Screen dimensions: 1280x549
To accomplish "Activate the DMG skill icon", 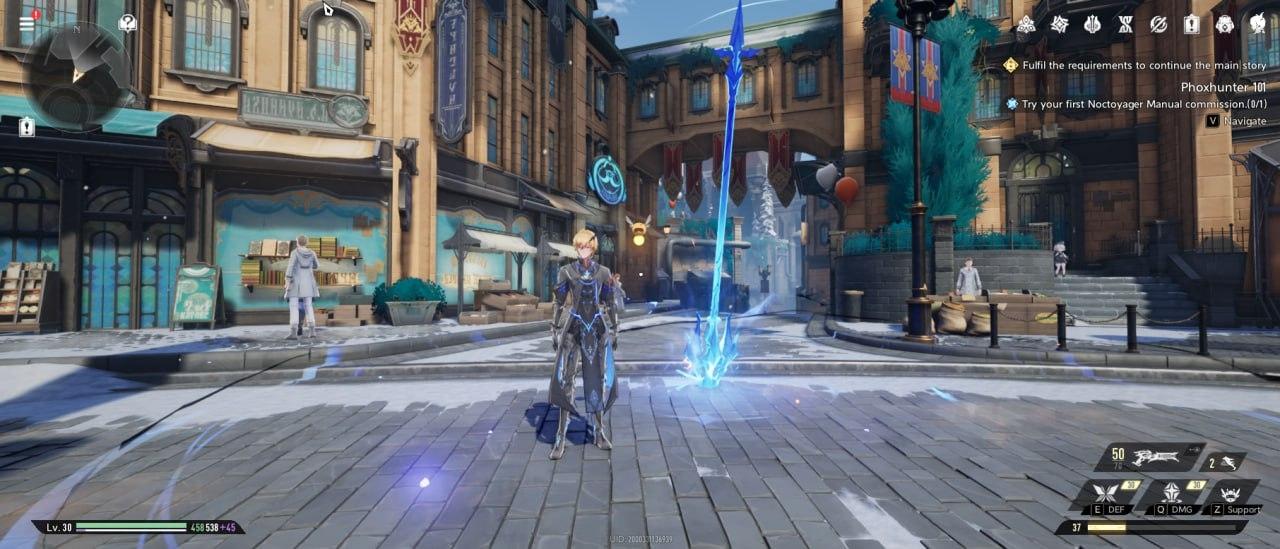I will [1172, 494].
